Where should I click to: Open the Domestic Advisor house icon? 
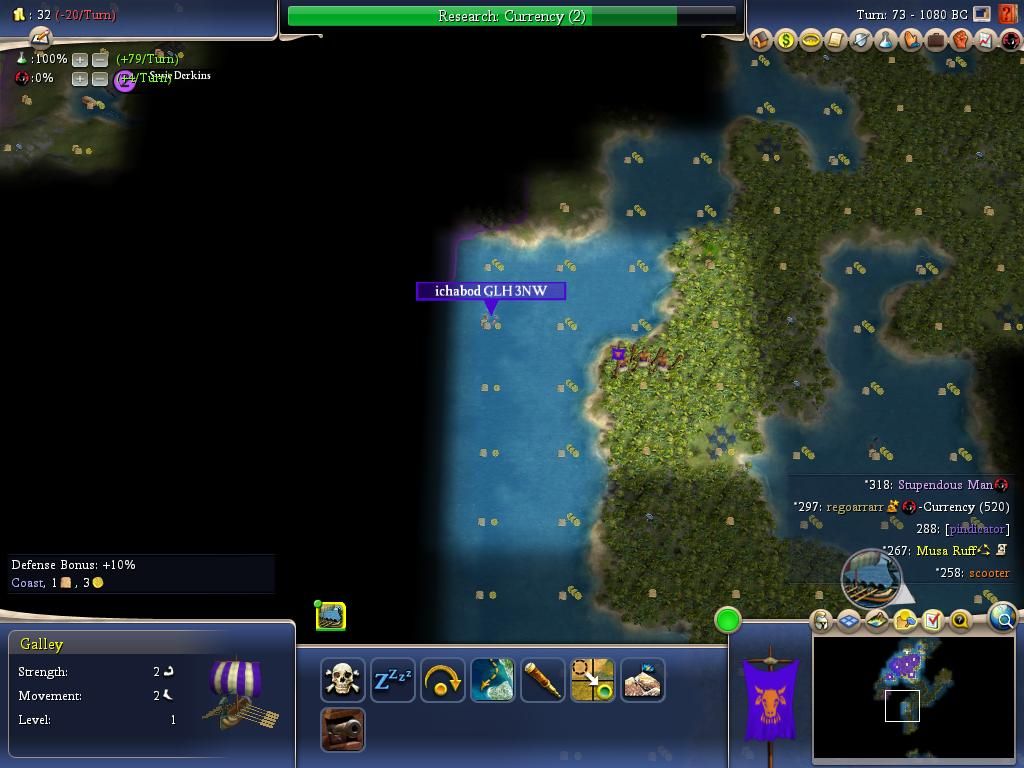click(x=761, y=41)
